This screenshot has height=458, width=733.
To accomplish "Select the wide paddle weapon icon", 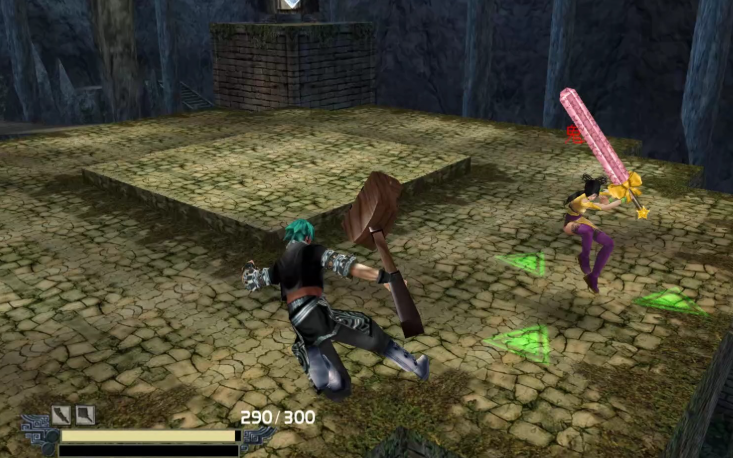I will 85,415.
